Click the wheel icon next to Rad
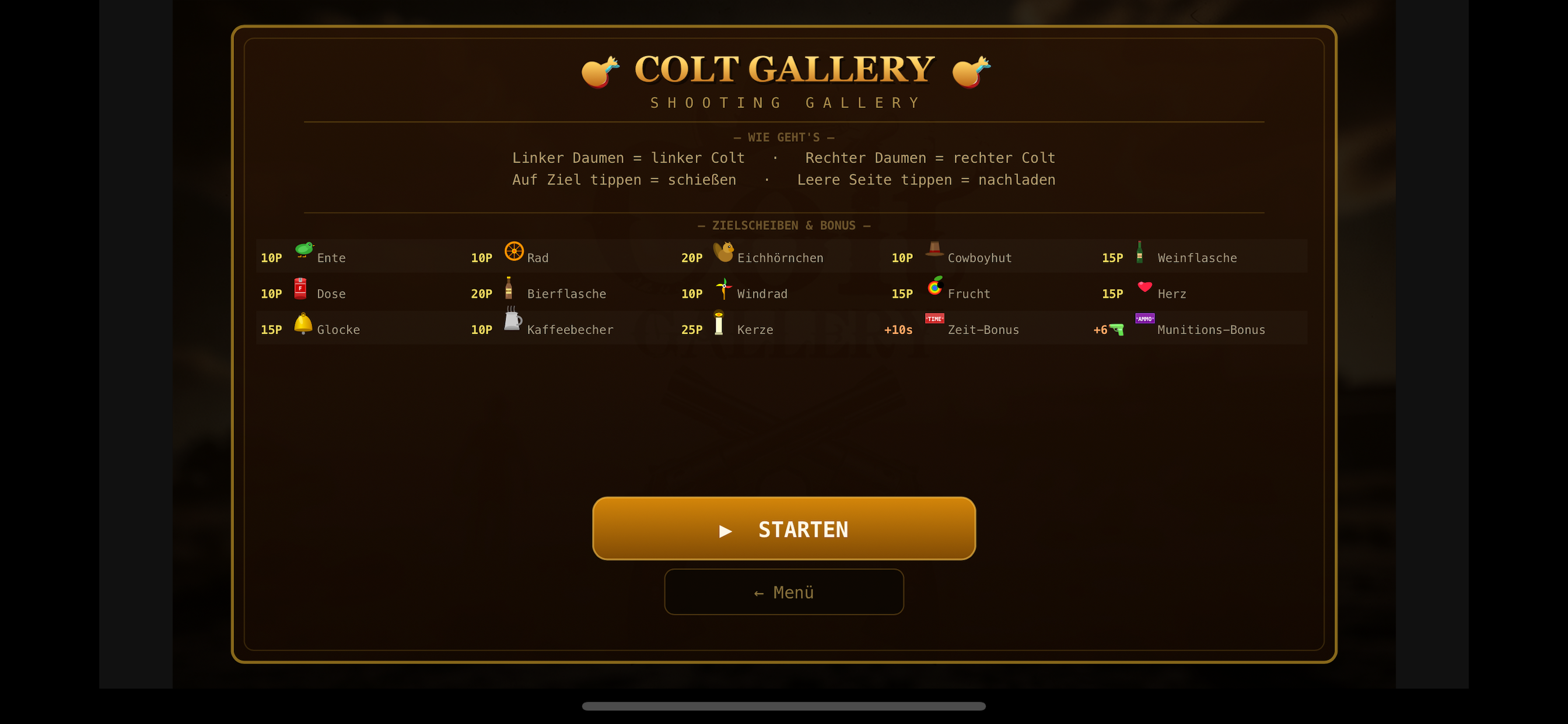This screenshot has width=1568, height=724. [513, 251]
